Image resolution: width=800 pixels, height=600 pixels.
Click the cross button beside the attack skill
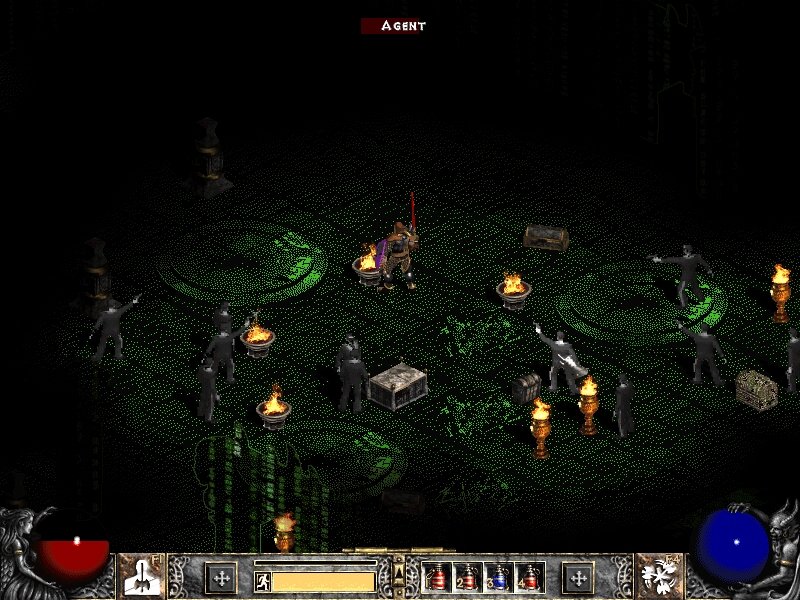(x=220, y=577)
